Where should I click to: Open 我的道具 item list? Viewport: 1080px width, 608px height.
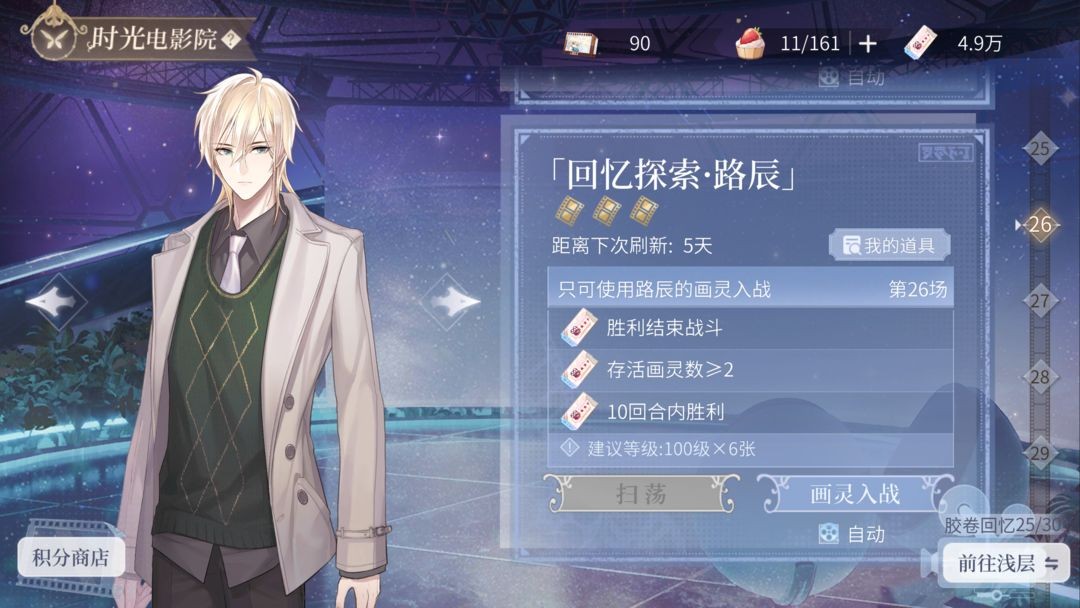click(x=889, y=245)
